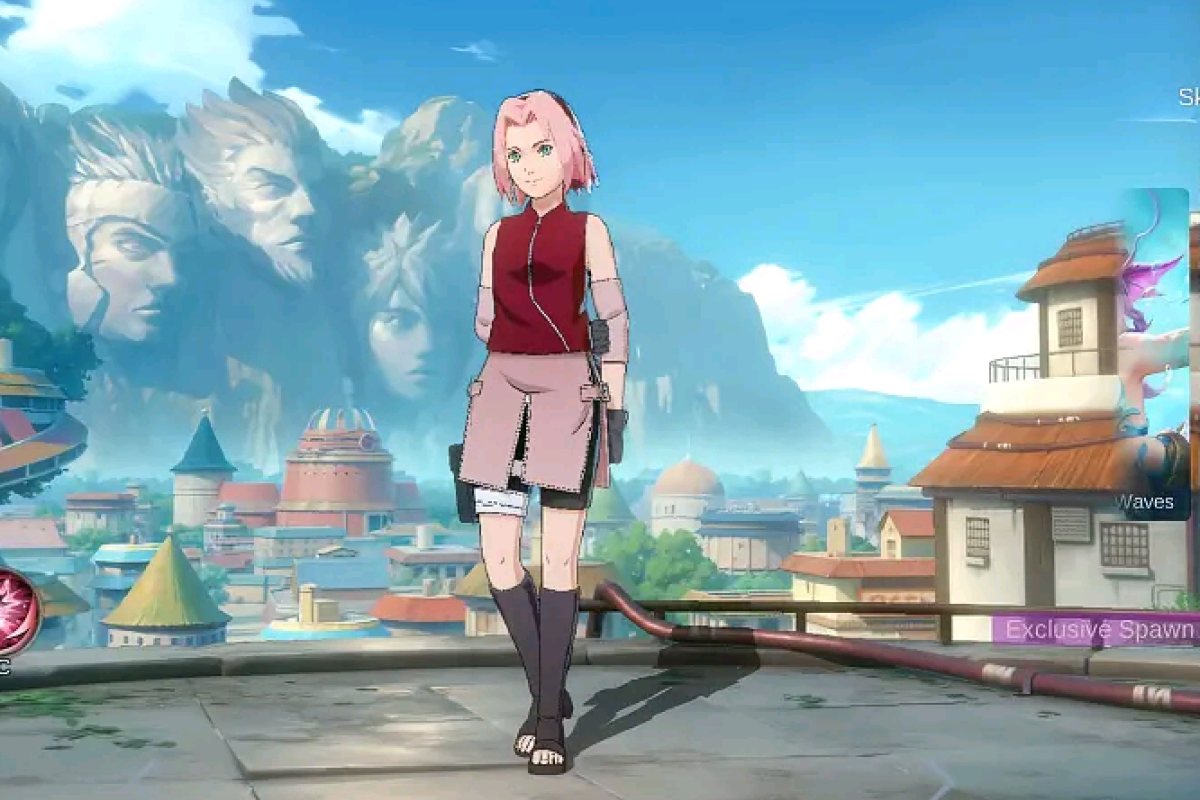Tap the pink round emblem icon
This screenshot has height=800, width=1200.
tap(15, 611)
